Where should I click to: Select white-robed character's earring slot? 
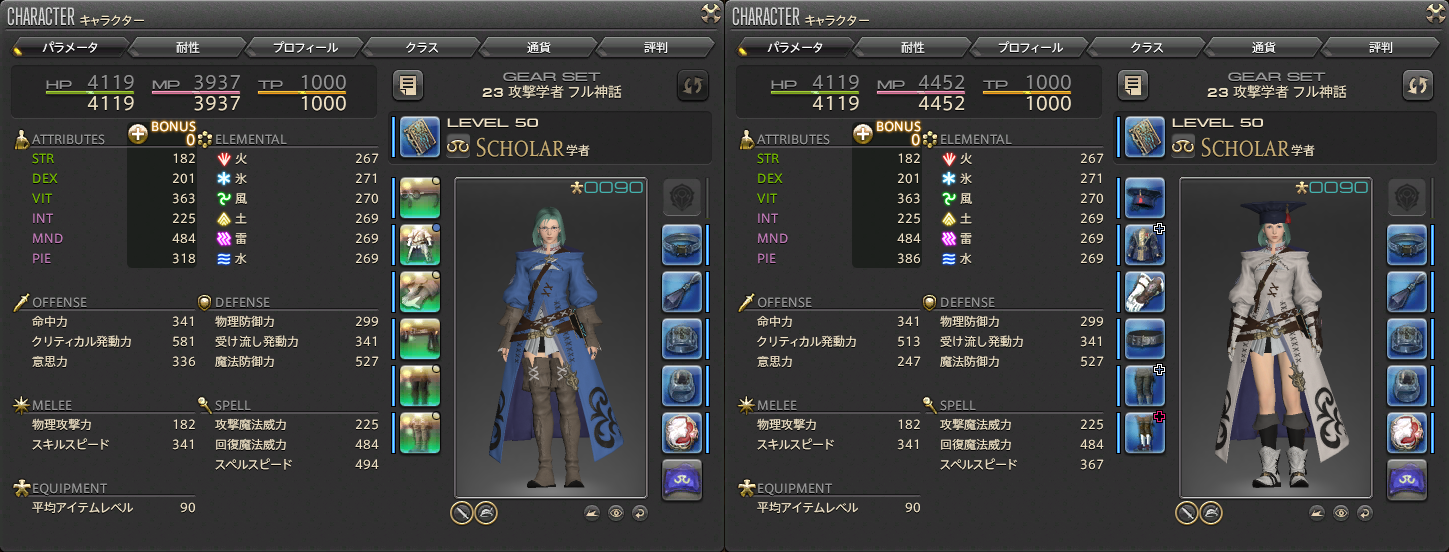[x=1406, y=245]
